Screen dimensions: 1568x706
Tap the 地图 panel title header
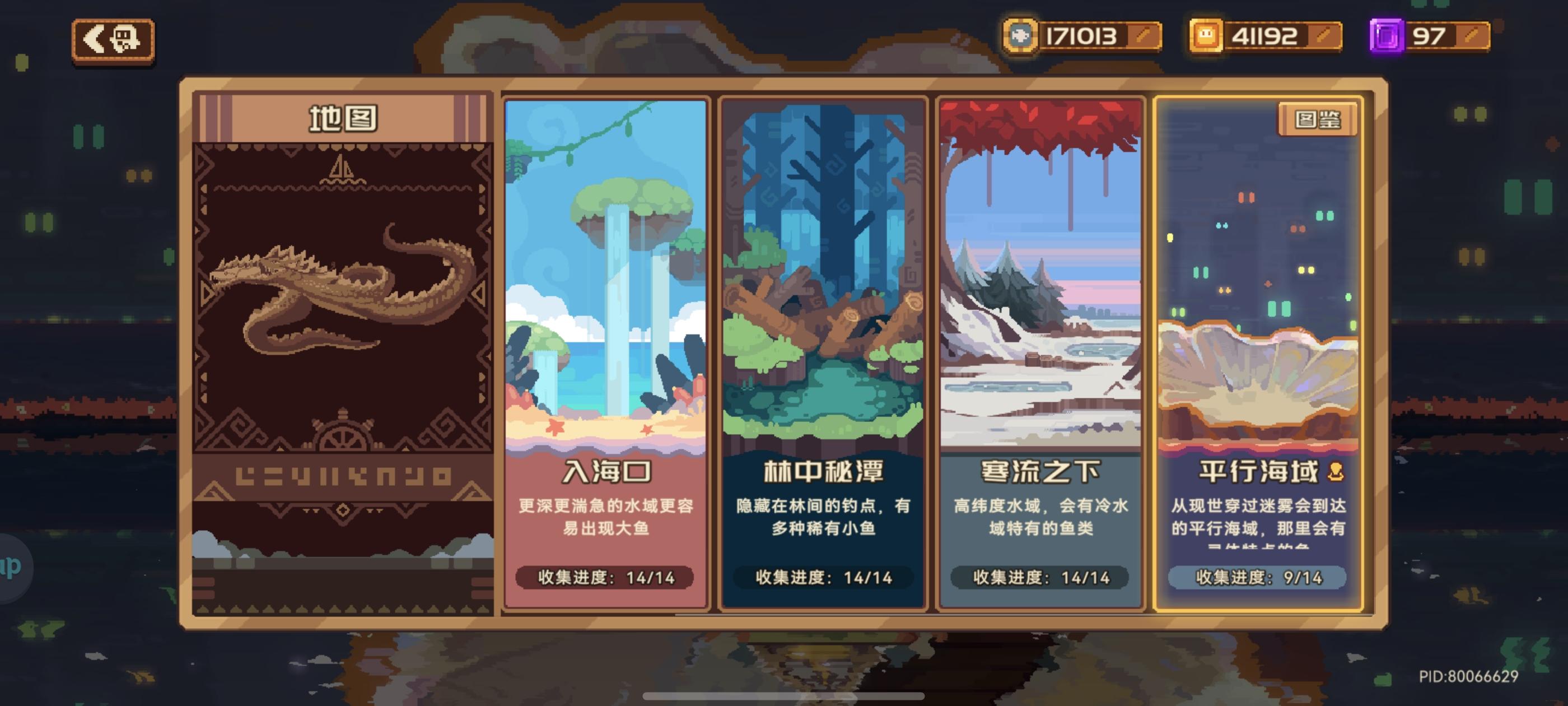click(343, 120)
